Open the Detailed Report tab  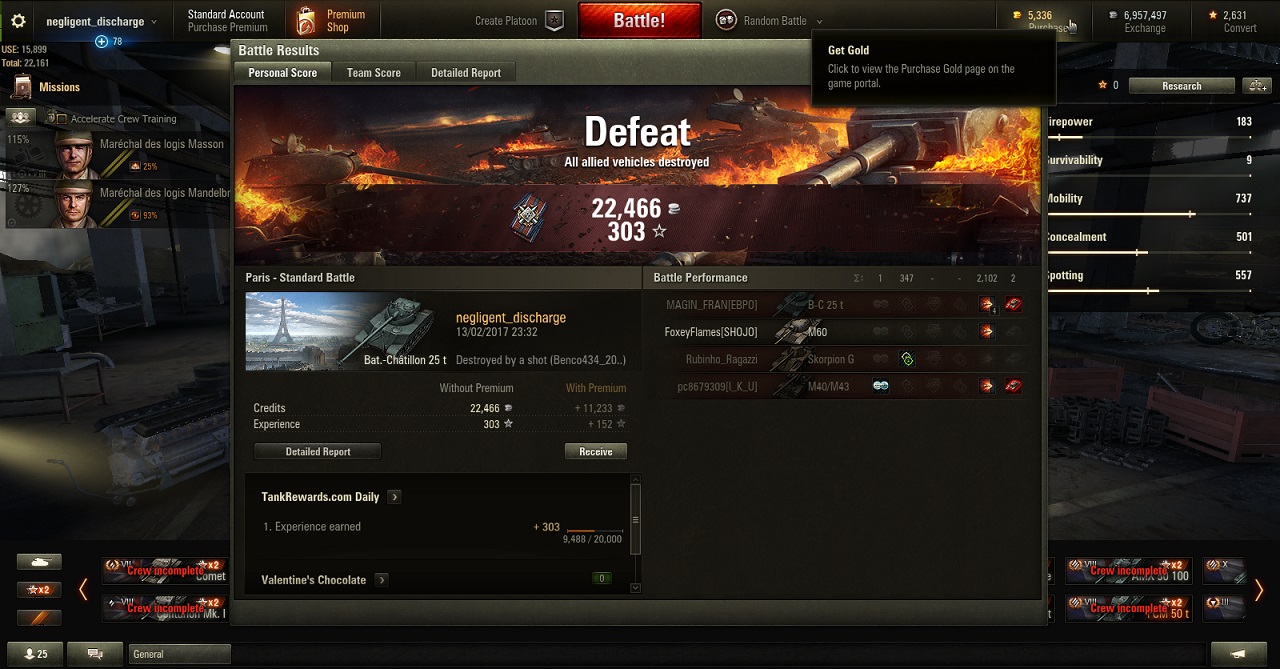[x=465, y=73]
